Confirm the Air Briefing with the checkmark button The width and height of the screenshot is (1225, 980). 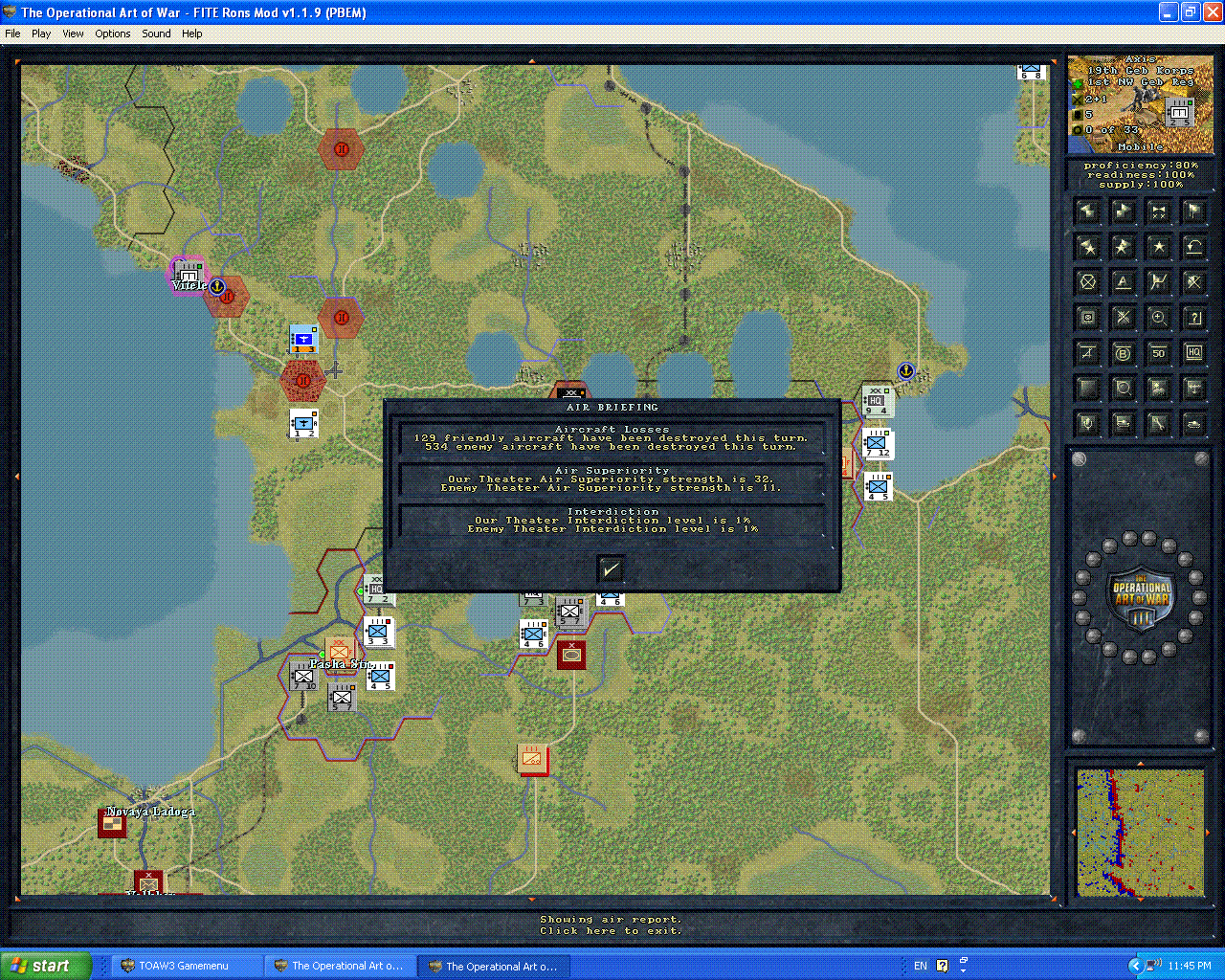pos(611,568)
